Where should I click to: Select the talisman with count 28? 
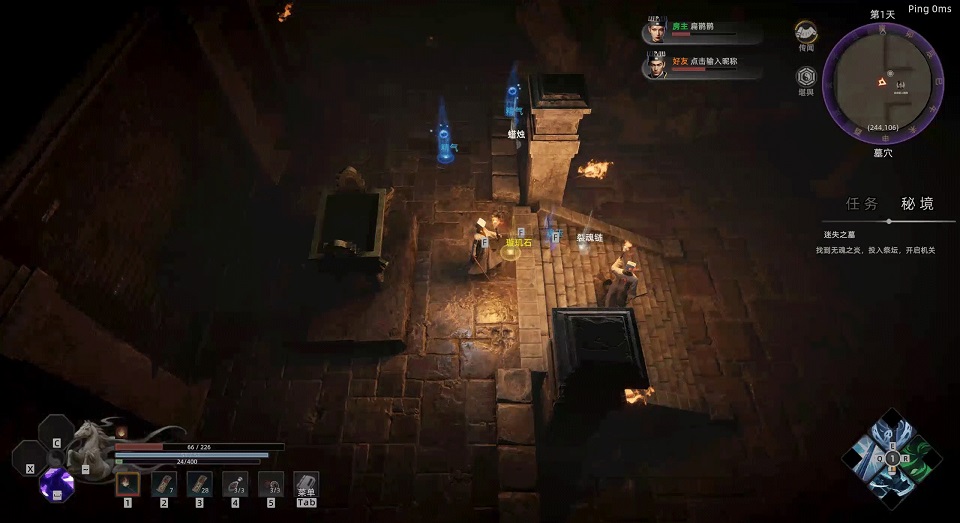199,484
